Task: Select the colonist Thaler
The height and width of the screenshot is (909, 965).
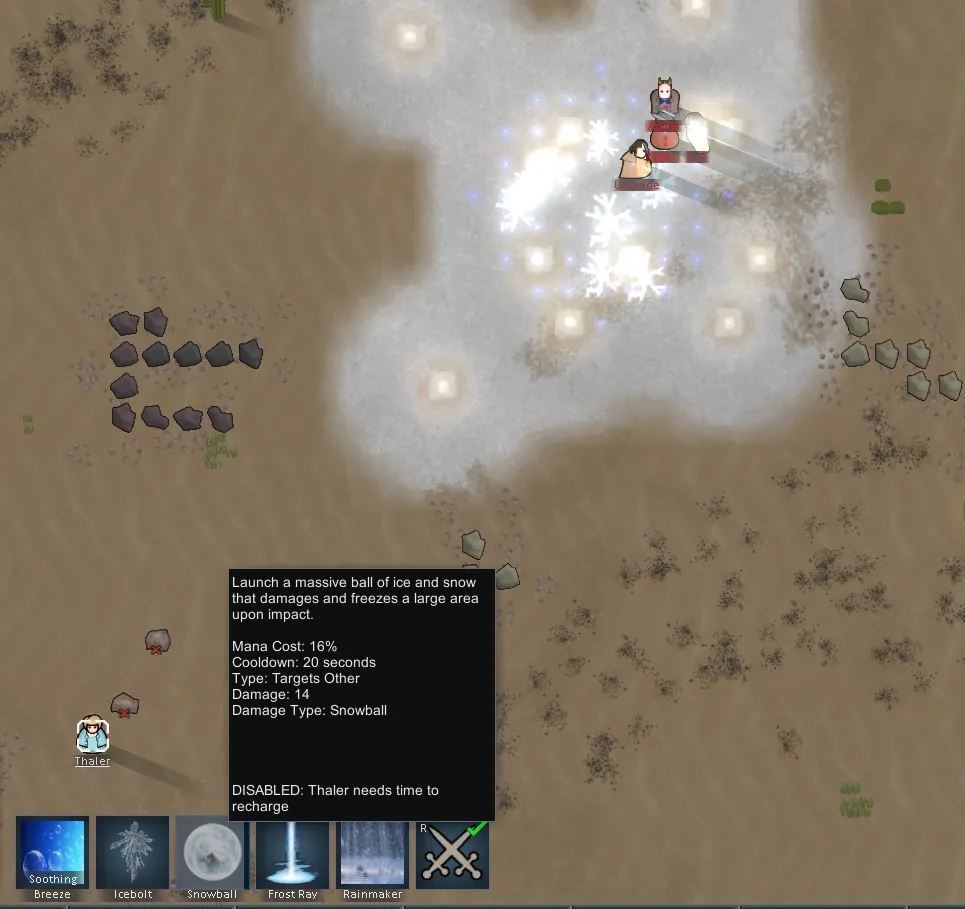Action: click(x=92, y=735)
